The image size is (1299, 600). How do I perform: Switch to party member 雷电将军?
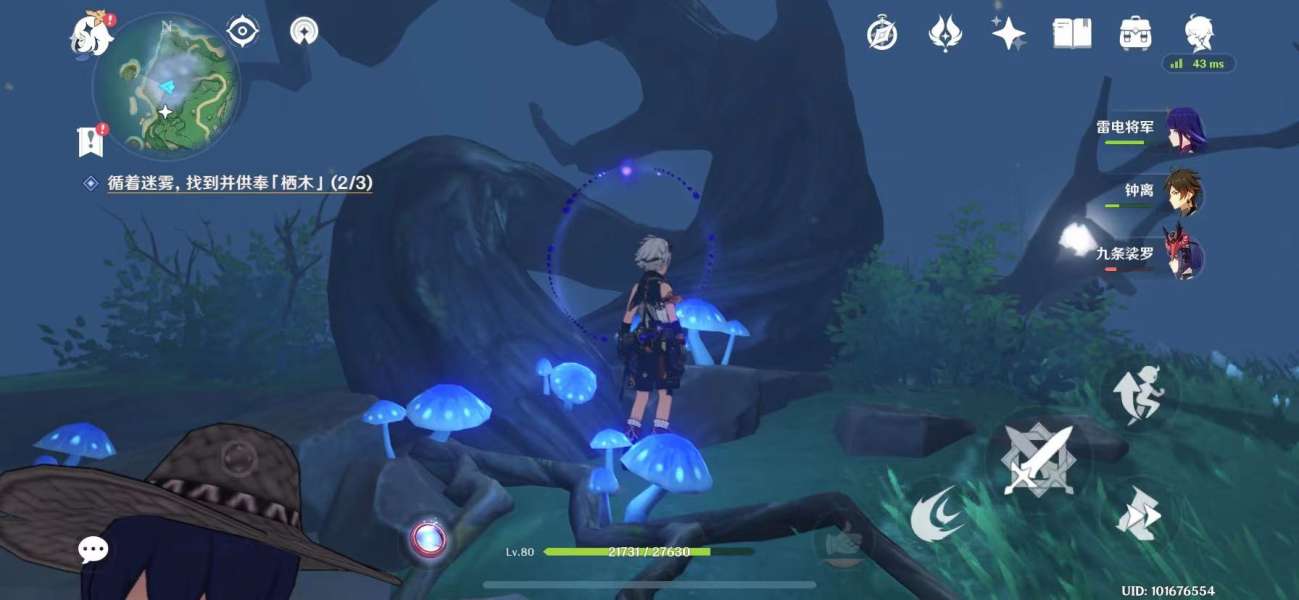pos(1186,129)
